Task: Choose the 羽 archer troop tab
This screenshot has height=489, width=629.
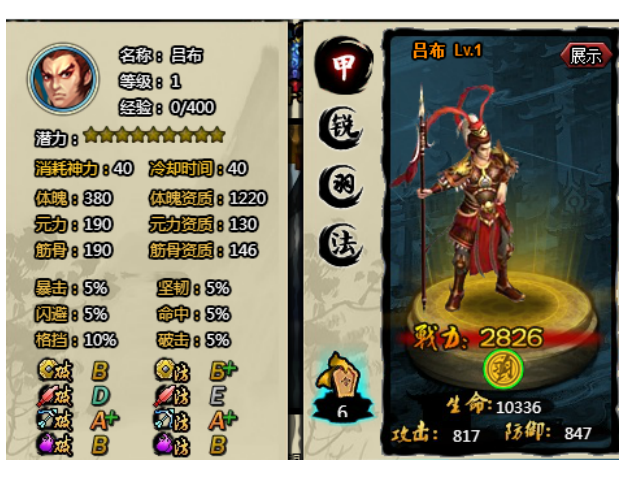Action: (x=338, y=184)
